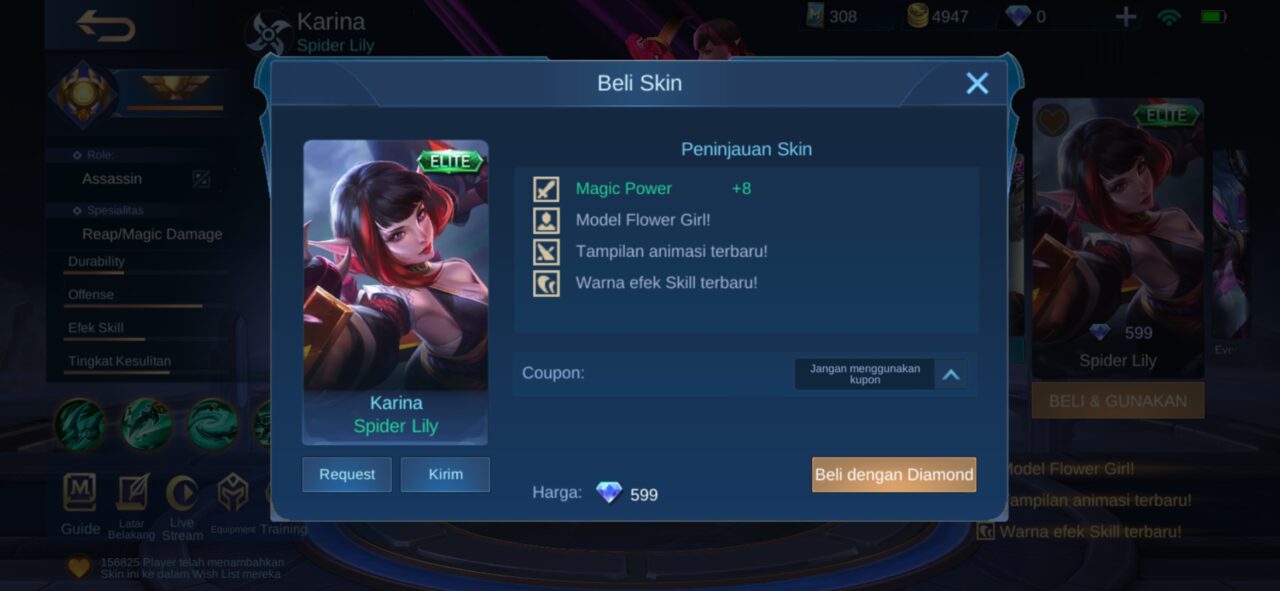Go back using the return arrow
The image size is (1280, 591).
point(105,27)
